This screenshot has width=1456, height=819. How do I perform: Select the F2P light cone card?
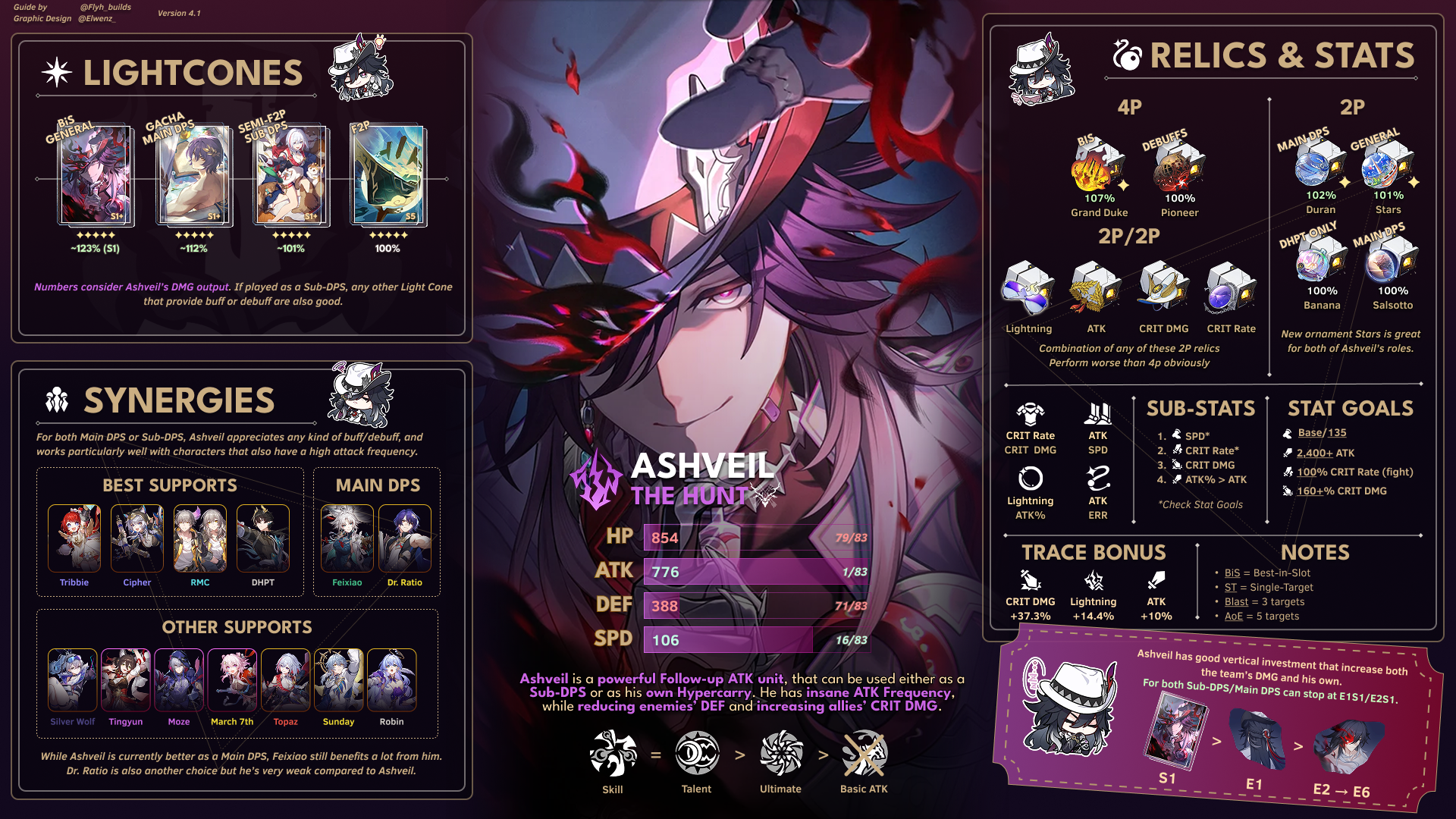click(x=388, y=176)
